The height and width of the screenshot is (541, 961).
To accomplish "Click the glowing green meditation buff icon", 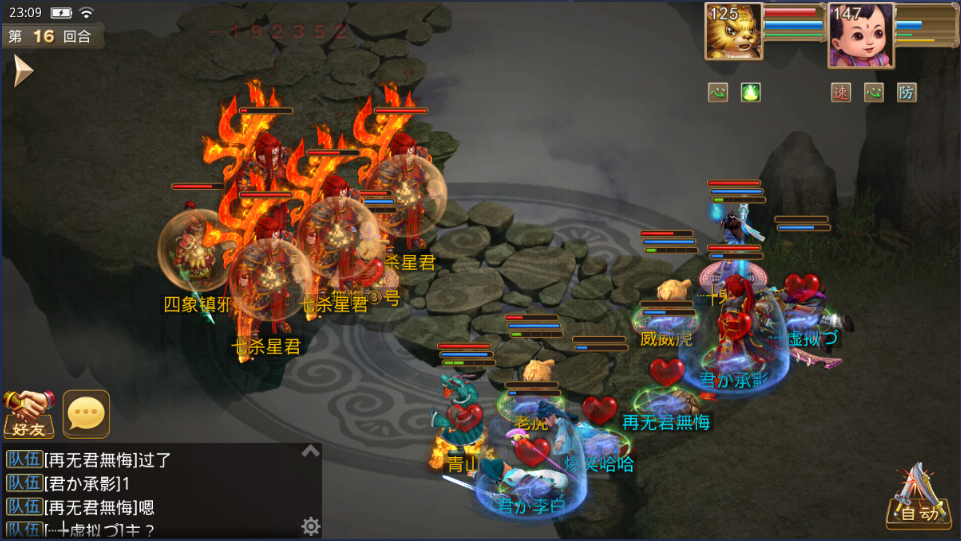I will point(750,93).
